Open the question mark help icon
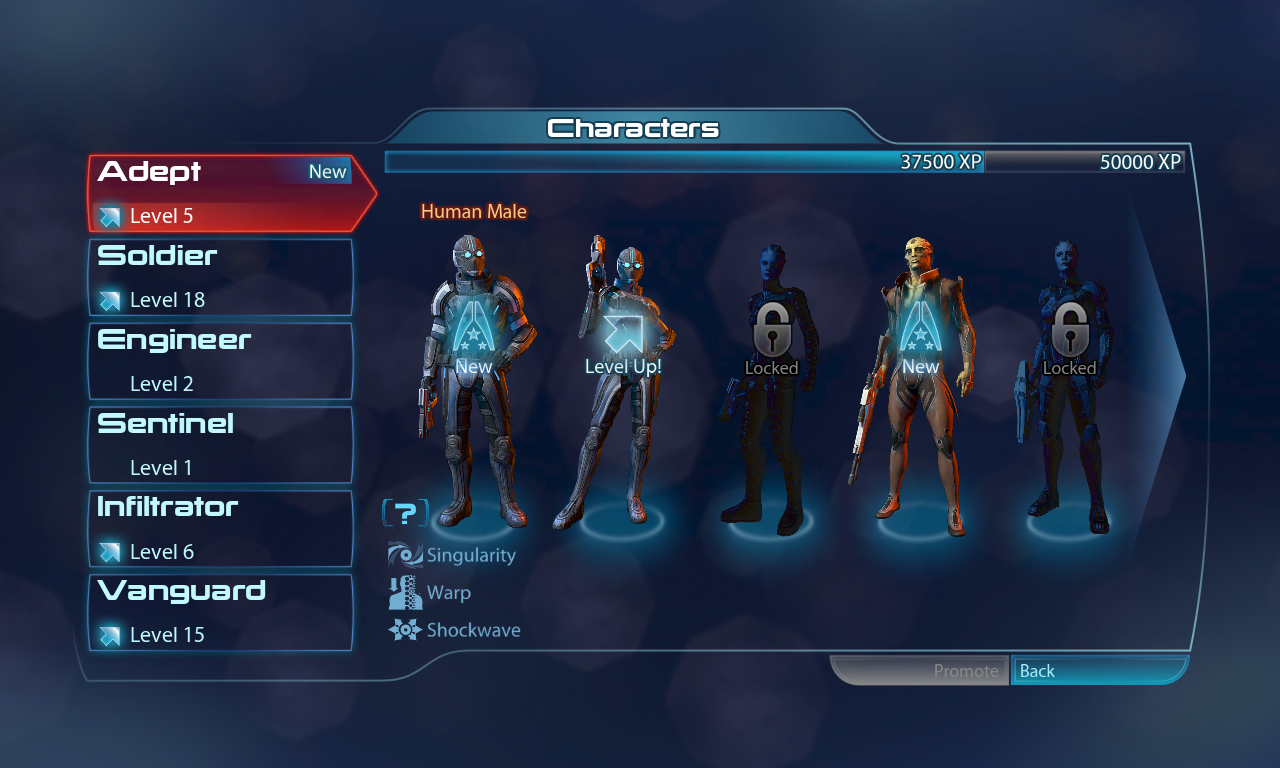Viewport: 1280px width, 768px height. pyautogui.click(x=405, y=512)
